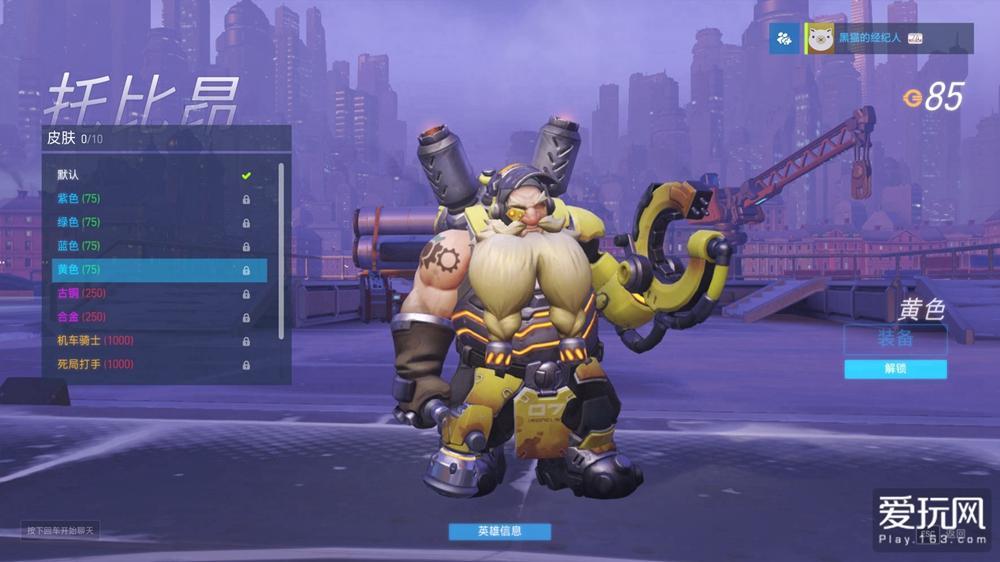Unlock the skin with 解锁 button
This screenshot has width=1000, height=562.
tap(895, 369)
